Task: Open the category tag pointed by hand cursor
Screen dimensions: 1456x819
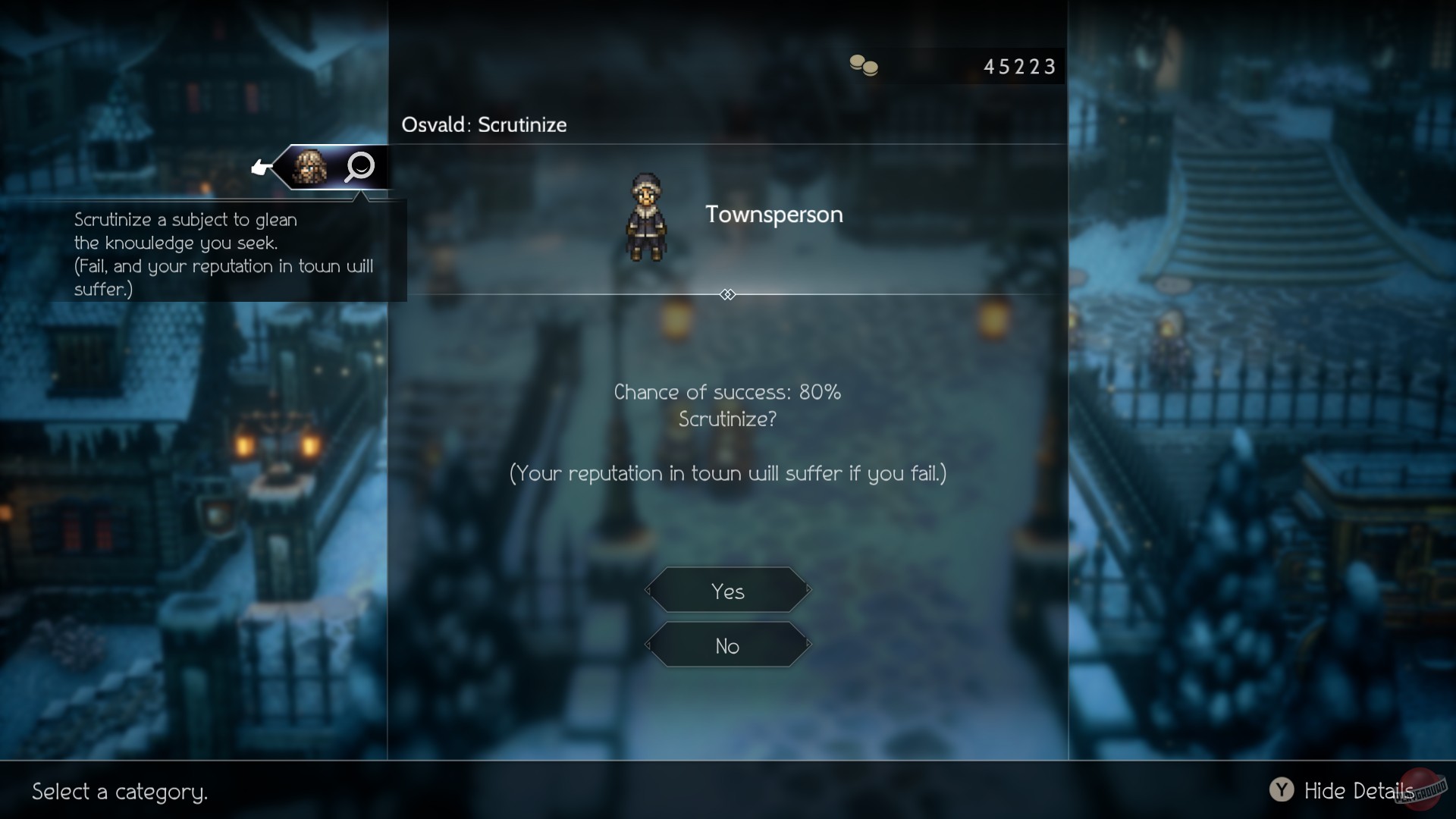Action: tap(334, 167)
